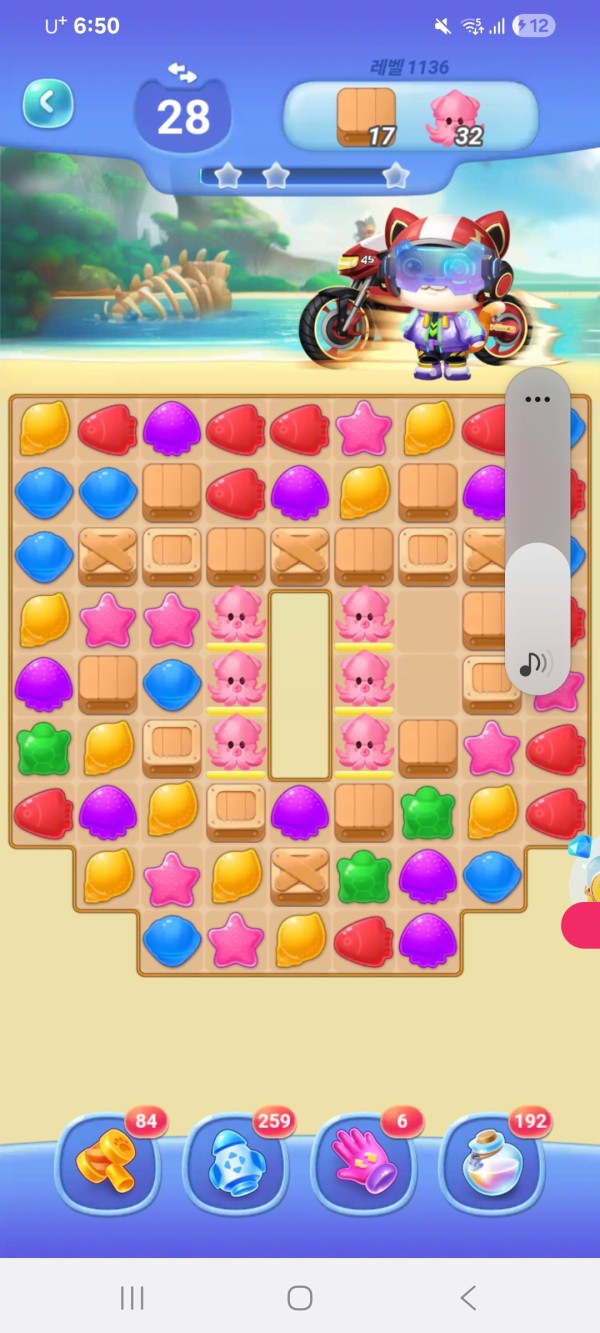Choose the potion bottle booster
Image resolution: width=600 pixels, height=1333 pixels.
tap(491, 1162)
